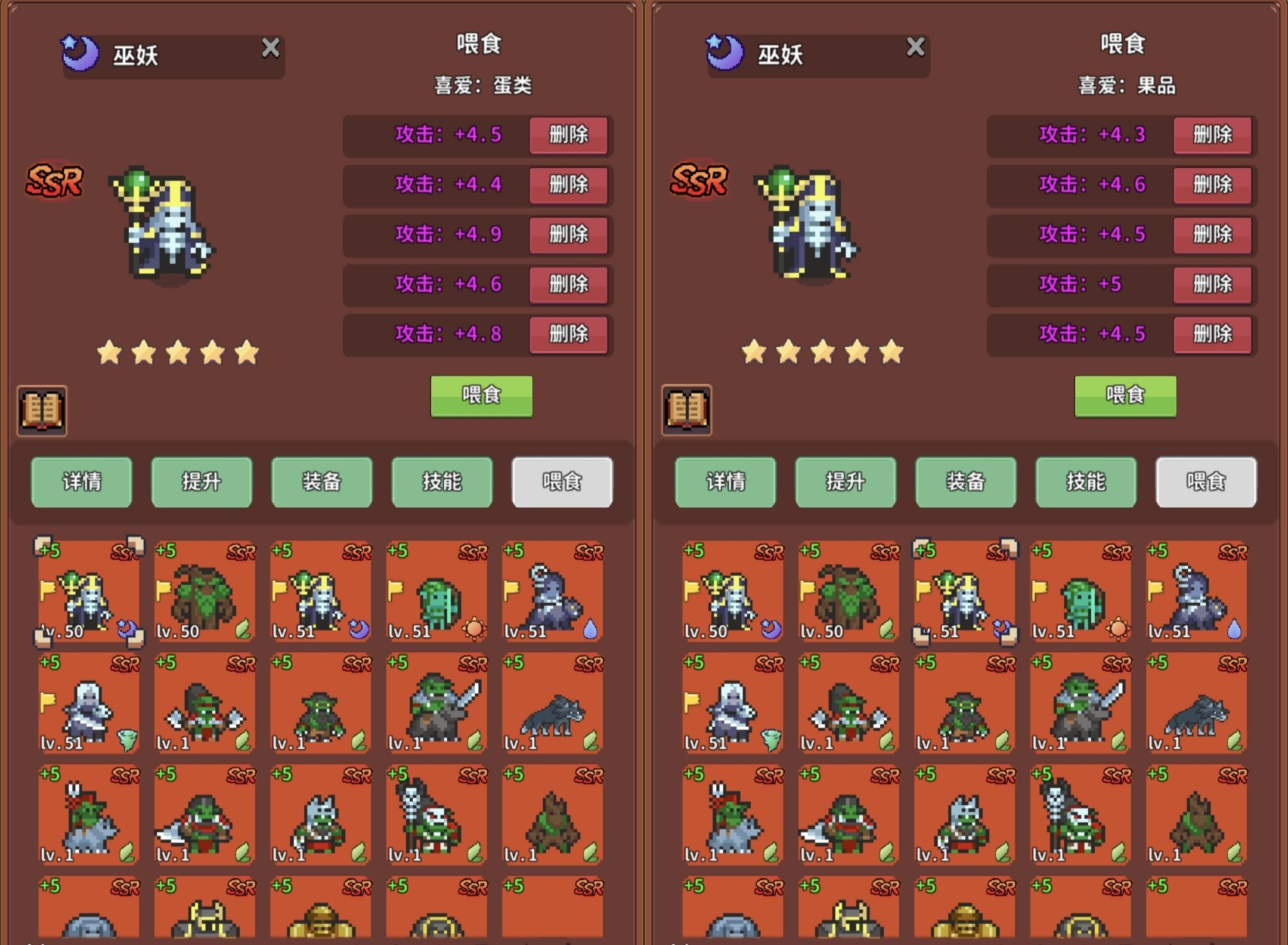Choose the skull-staff orc shaman in 蛋类 panel
The width and height of the screenshot is (1288, 945).
[436, 815]
